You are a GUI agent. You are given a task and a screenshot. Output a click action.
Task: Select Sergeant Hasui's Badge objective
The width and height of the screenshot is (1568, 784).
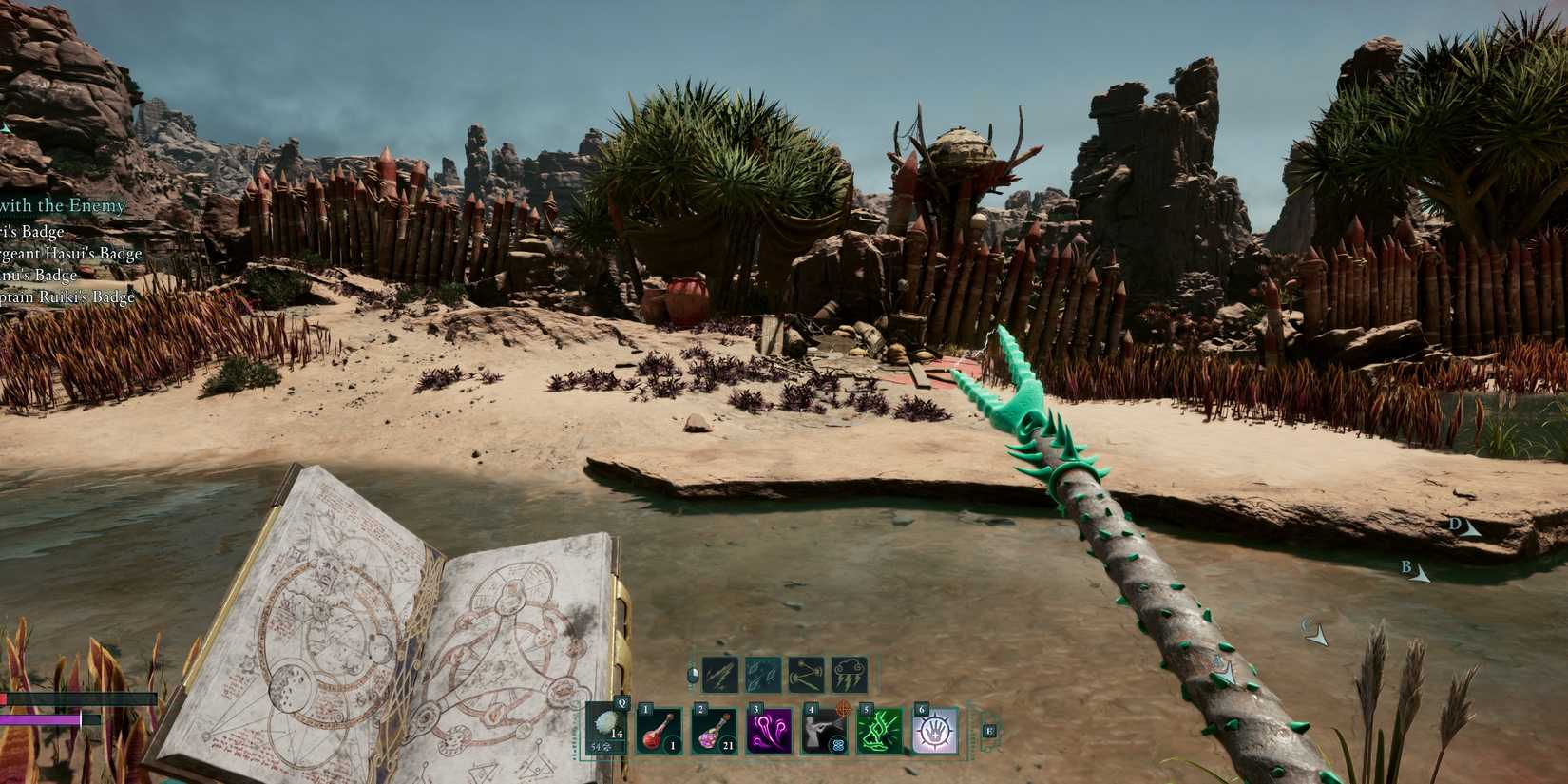coord(71,254)
